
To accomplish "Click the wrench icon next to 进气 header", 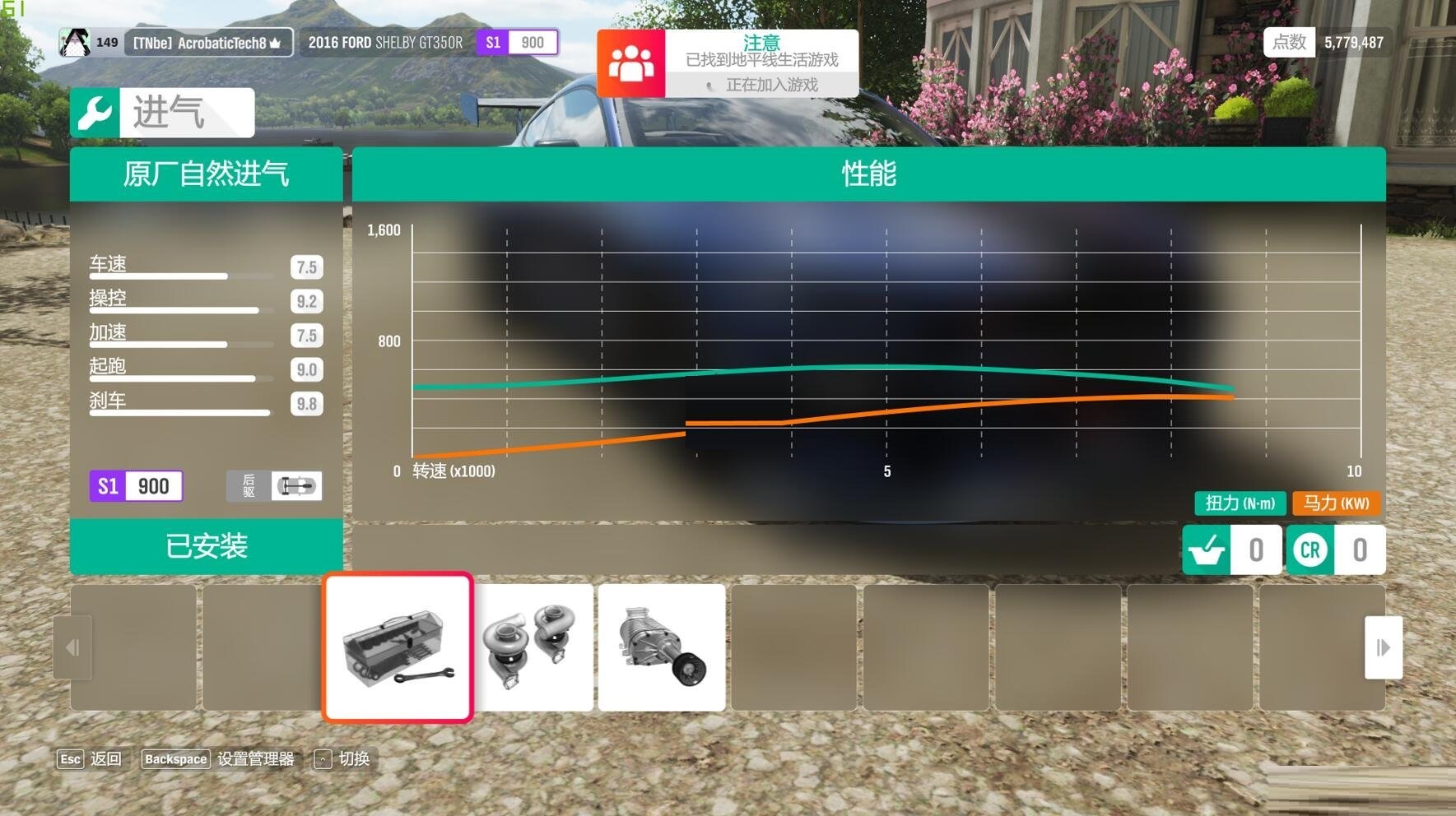I will (96, 111).
